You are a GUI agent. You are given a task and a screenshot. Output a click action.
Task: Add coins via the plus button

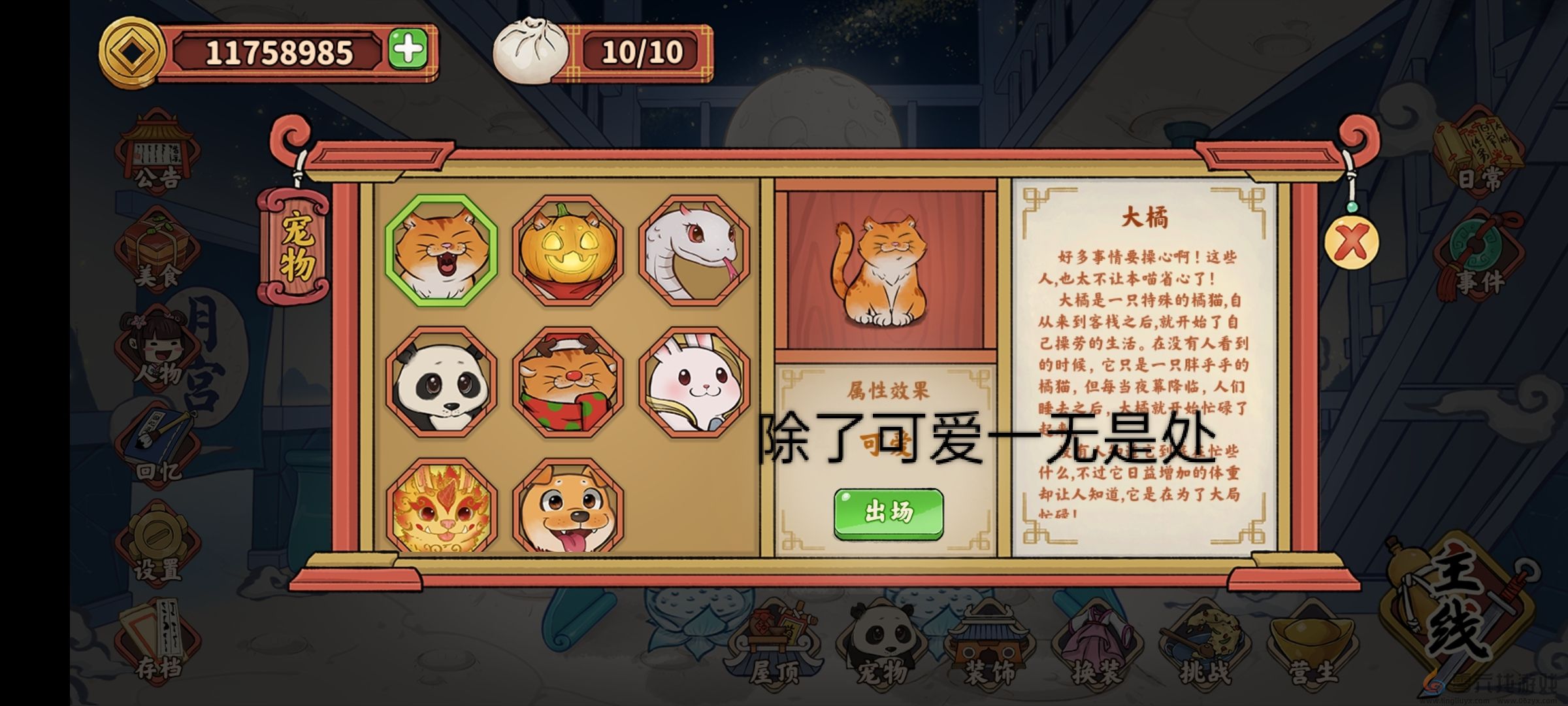408,49
